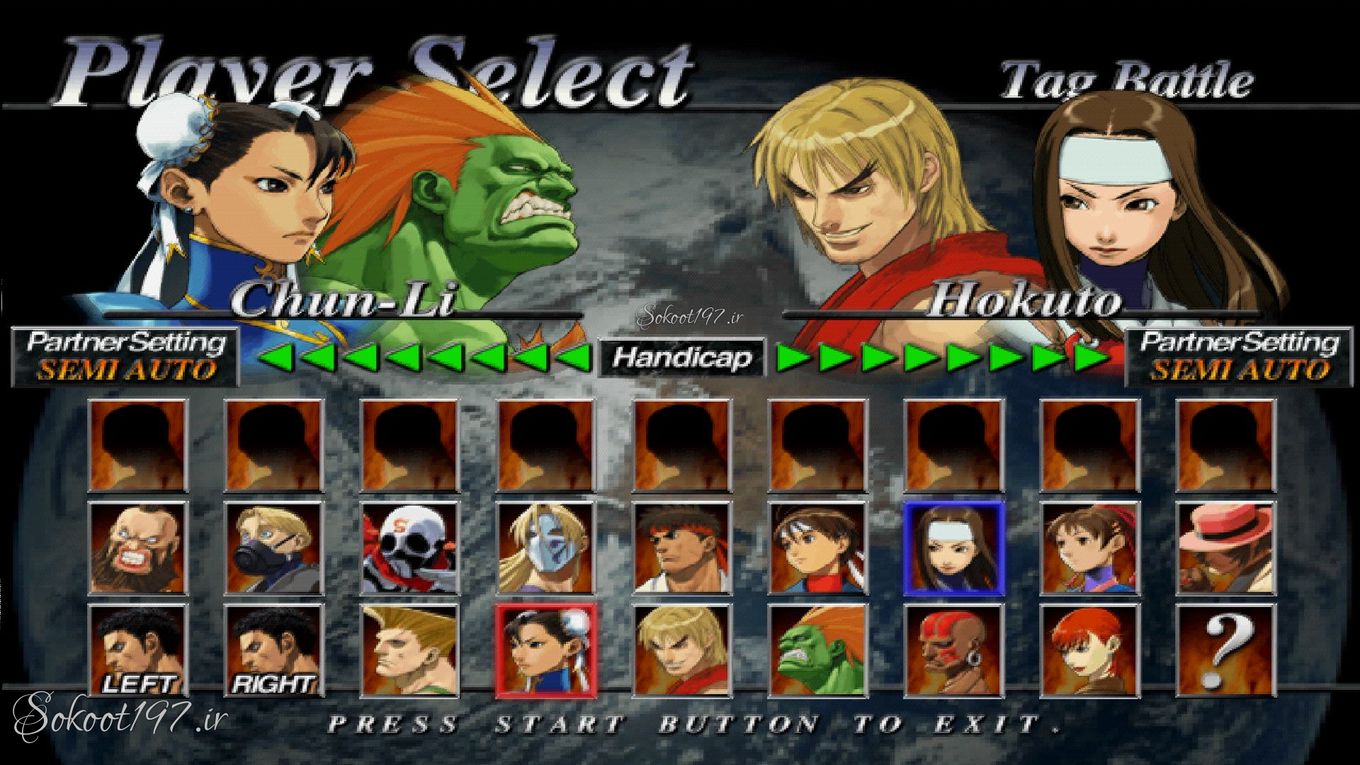1360x765 pixels.
Task: Choose the tile labeled RIGHT
Action: (273, 651)
